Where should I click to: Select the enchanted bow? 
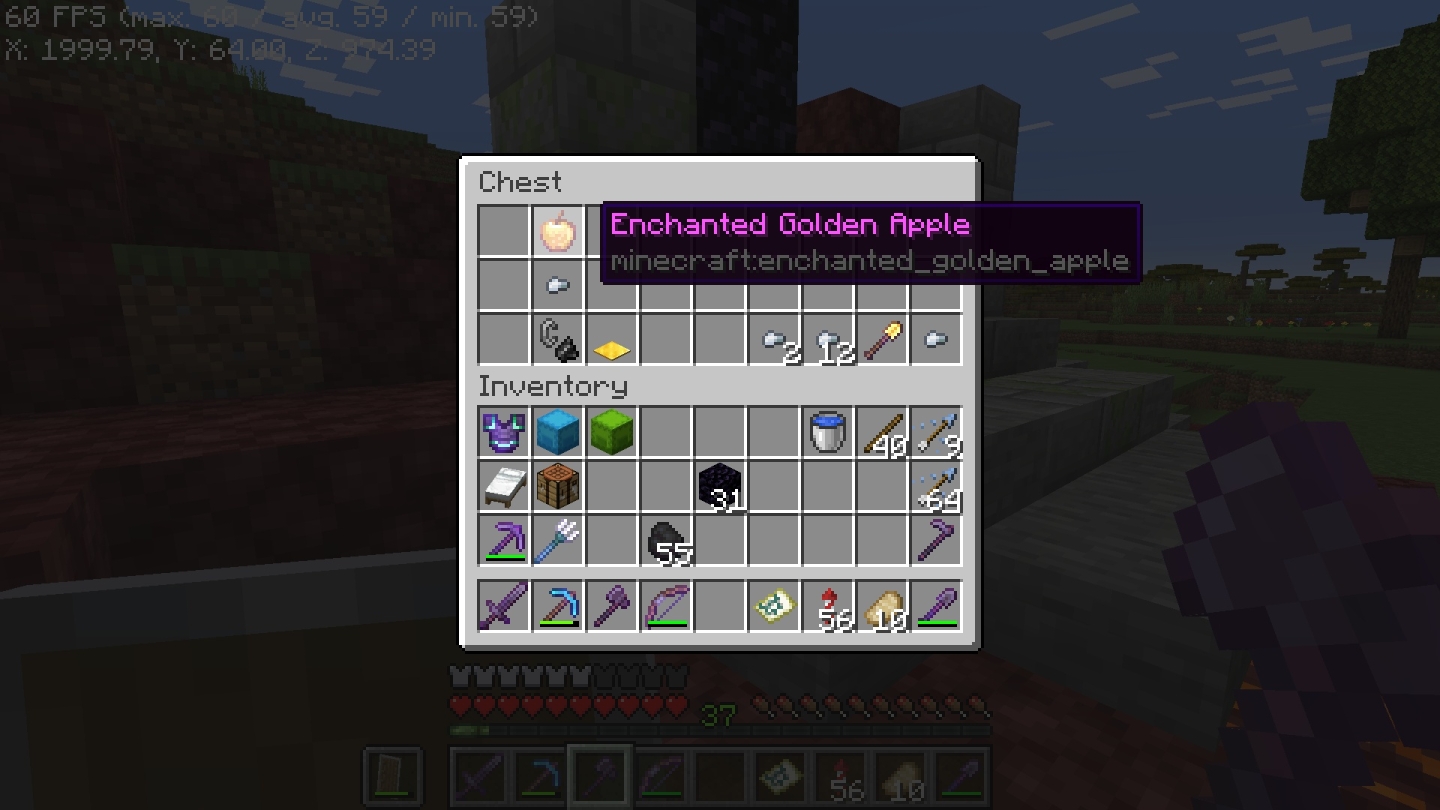666,605
